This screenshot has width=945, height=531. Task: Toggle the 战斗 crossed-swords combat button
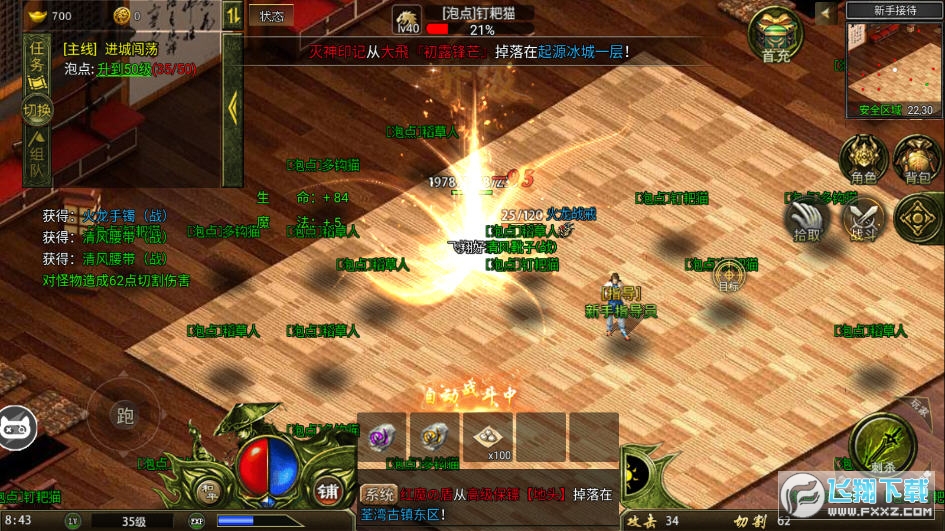tap(862, 219)
